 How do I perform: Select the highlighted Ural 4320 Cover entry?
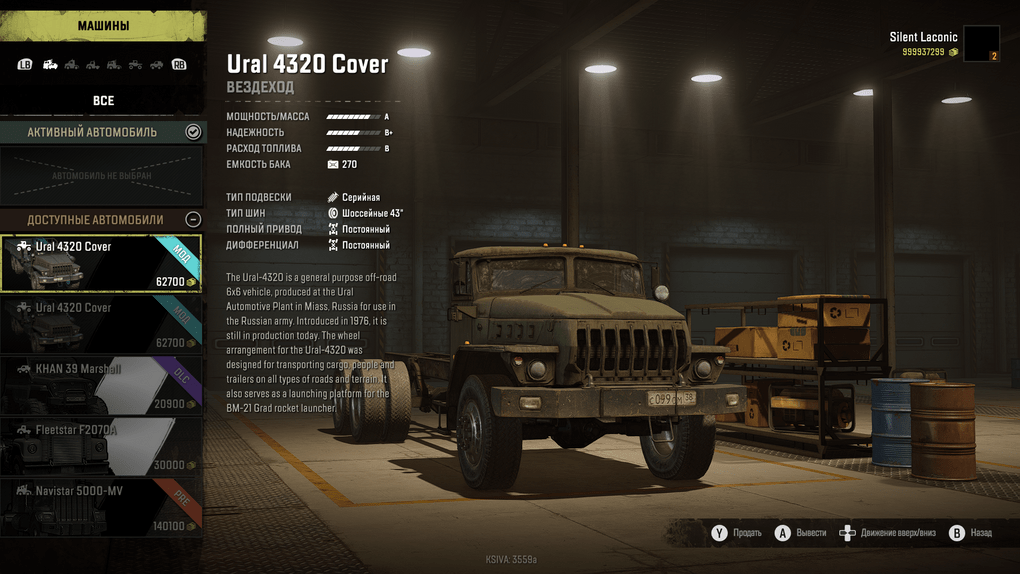(x=101, y=263)
